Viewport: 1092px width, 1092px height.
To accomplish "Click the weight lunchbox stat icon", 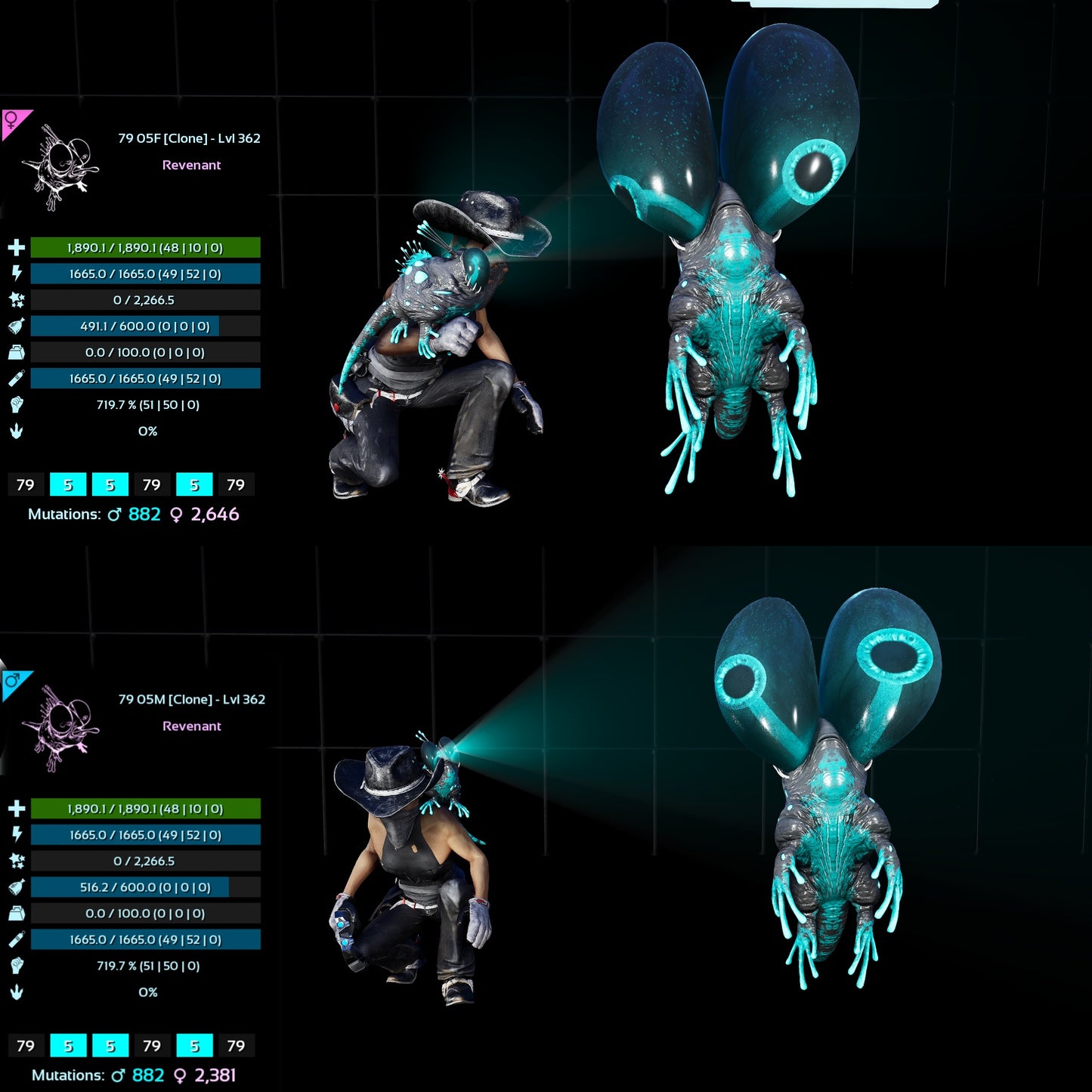I will tap(17, 352).
